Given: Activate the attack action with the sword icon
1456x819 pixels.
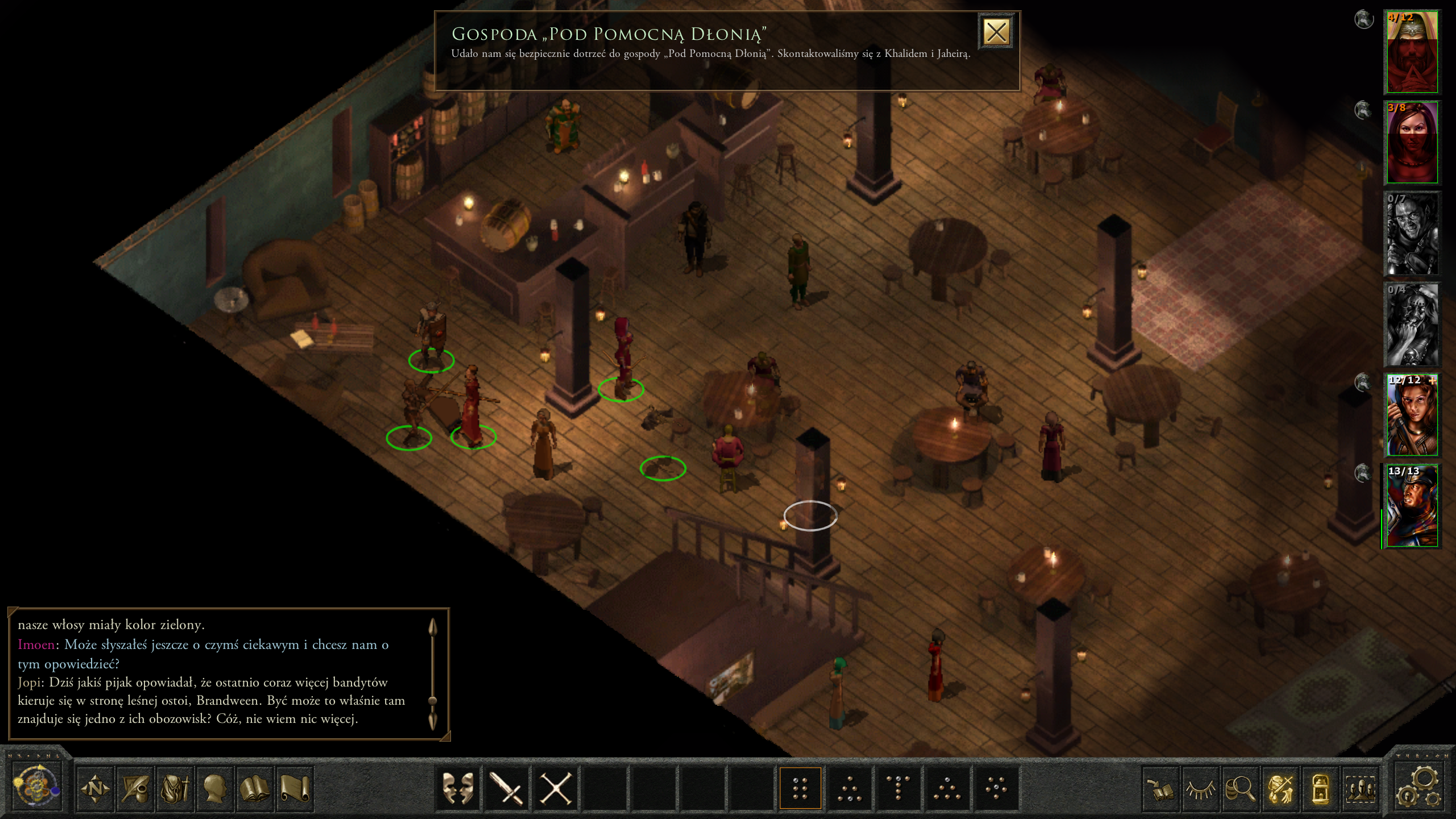Looking at the screenshot, I should pos(506,788).
